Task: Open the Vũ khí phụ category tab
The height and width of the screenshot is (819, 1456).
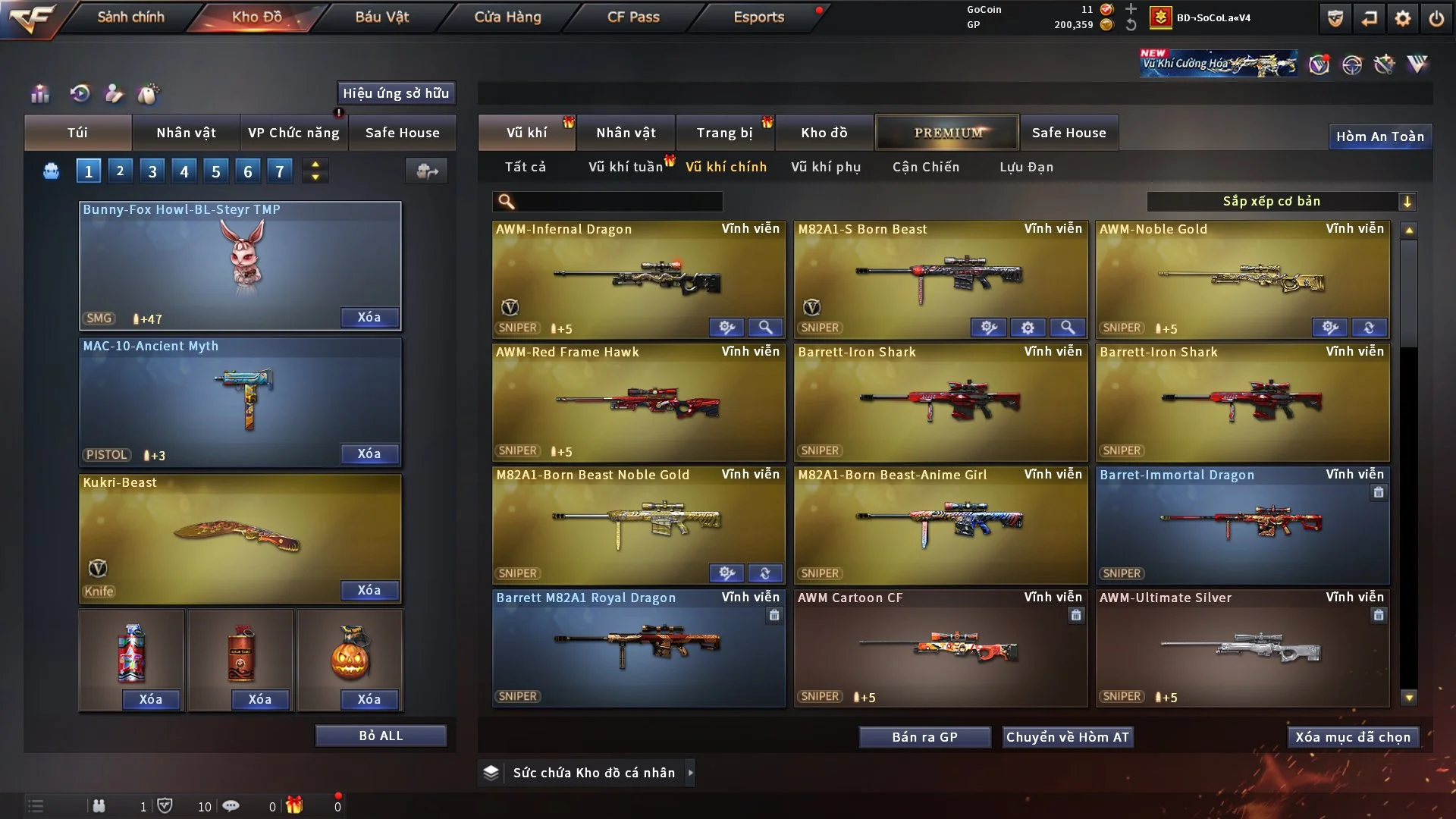Action: pyautogui.click(x=826, y=167)
